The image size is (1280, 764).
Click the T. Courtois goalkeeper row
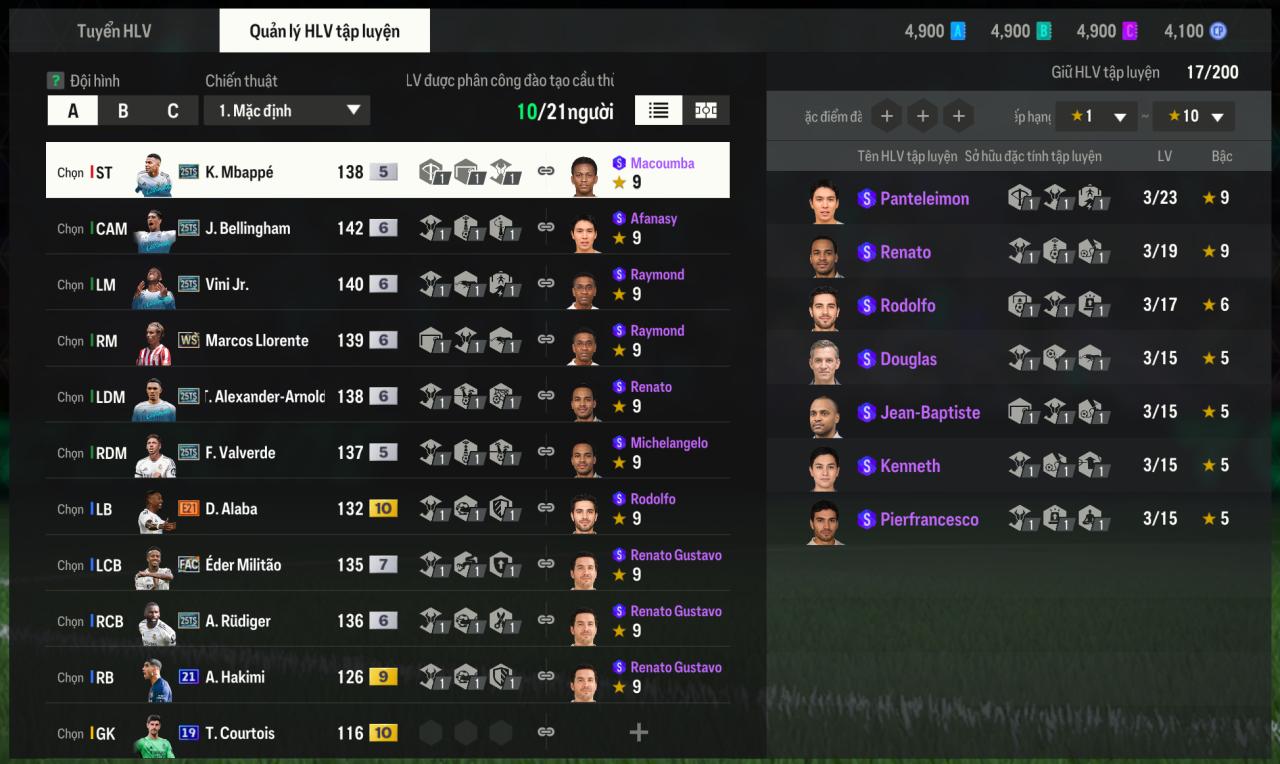pyautogui.click(x=239, y=733)
